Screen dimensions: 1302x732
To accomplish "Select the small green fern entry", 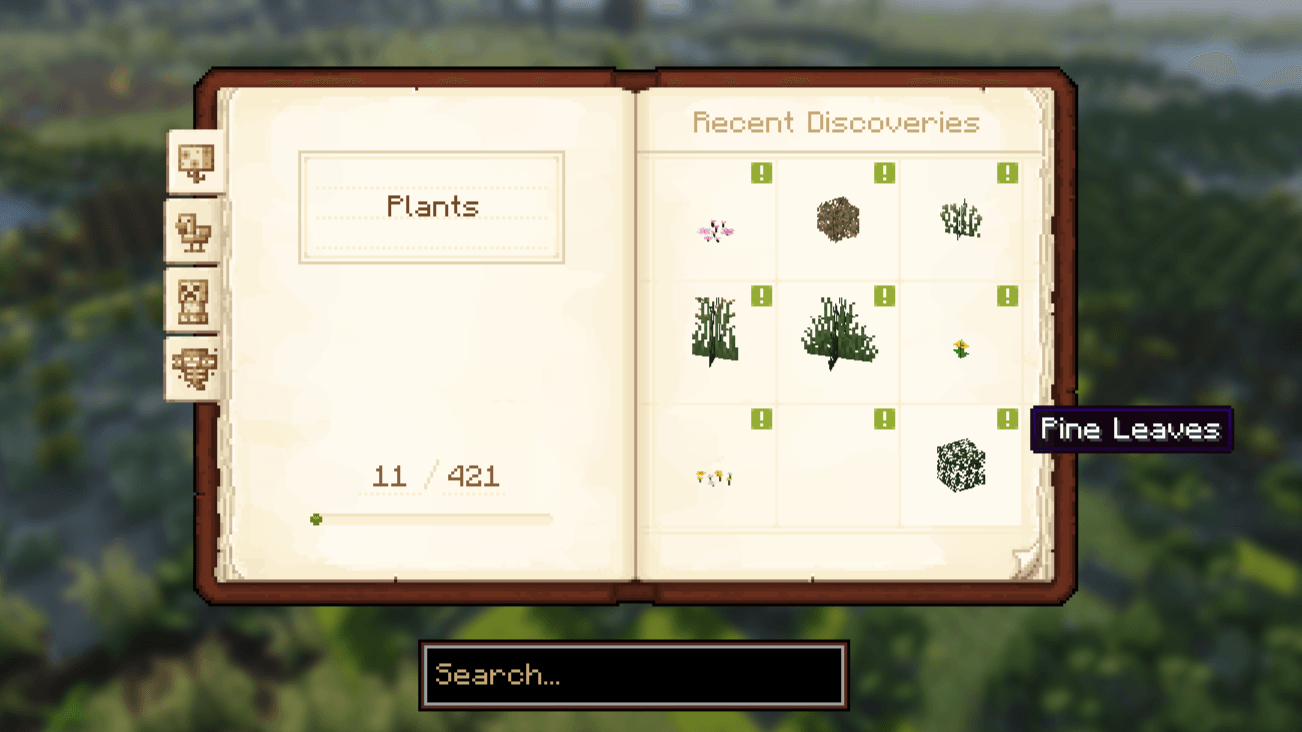I will pyautogui.click(x=961, y=220).
